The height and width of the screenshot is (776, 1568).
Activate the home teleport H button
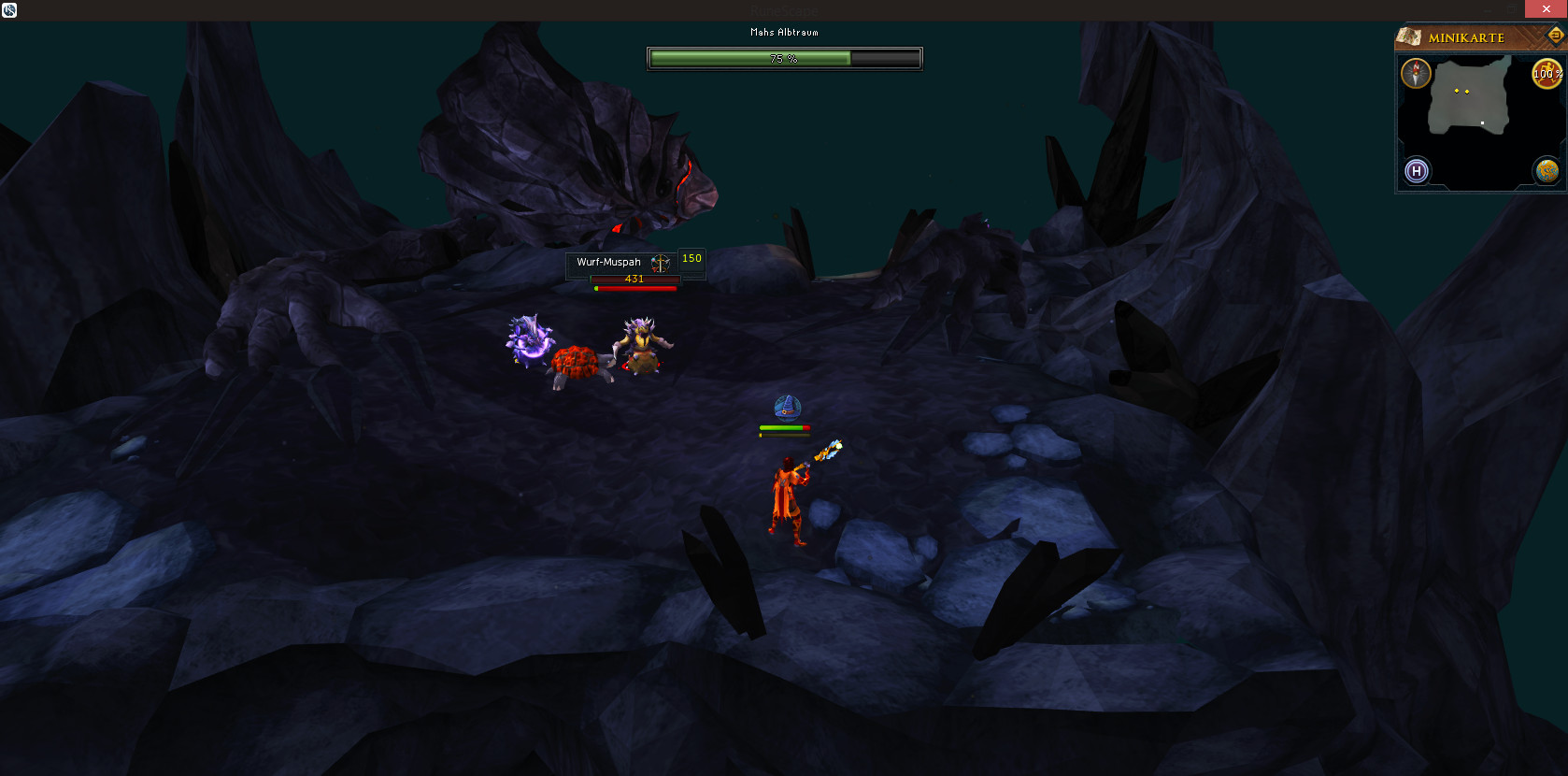pos(1417,171)
